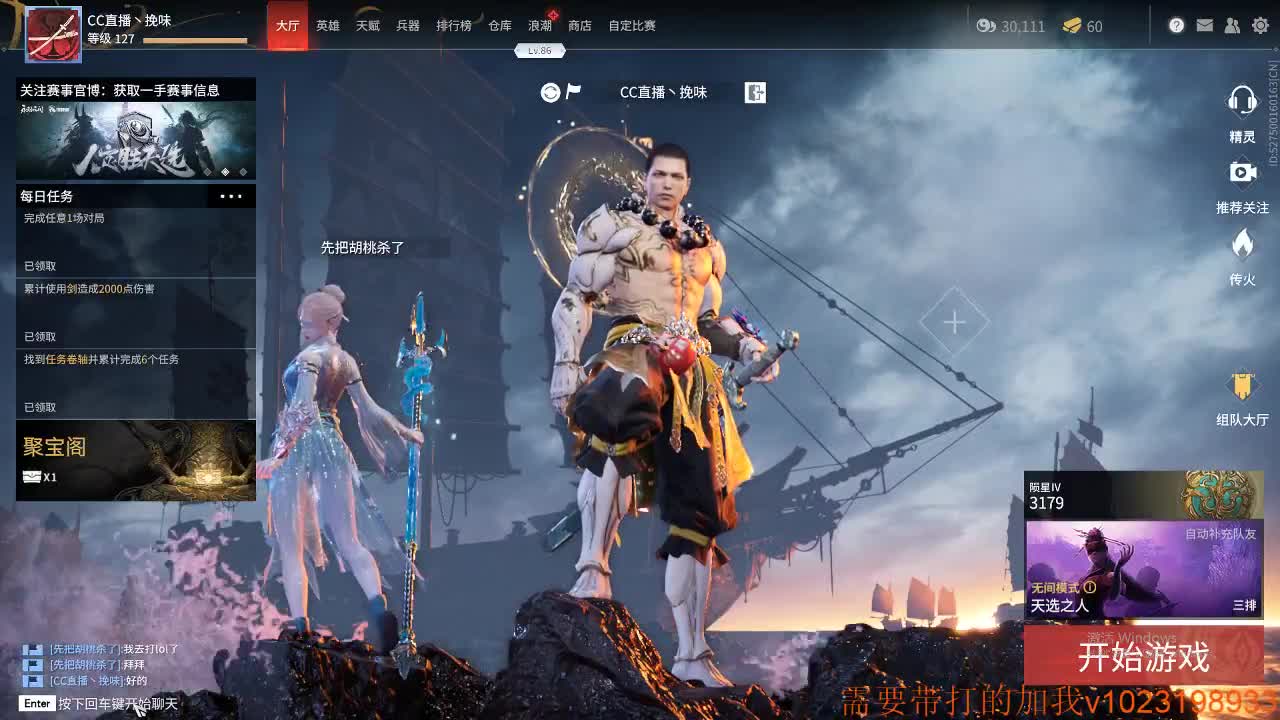The width and height of the screenshot is (1280, 720).
Task: Click the Lv.86 experience progress bar
Action: (x=540, y=50)
